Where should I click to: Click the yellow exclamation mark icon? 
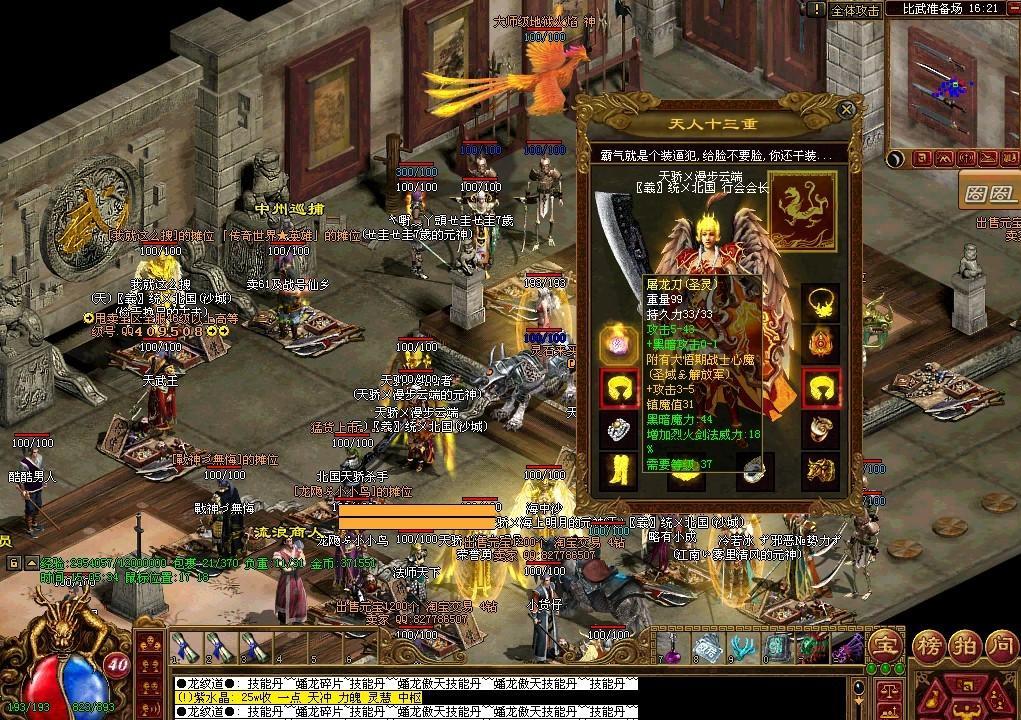[816, 9]
